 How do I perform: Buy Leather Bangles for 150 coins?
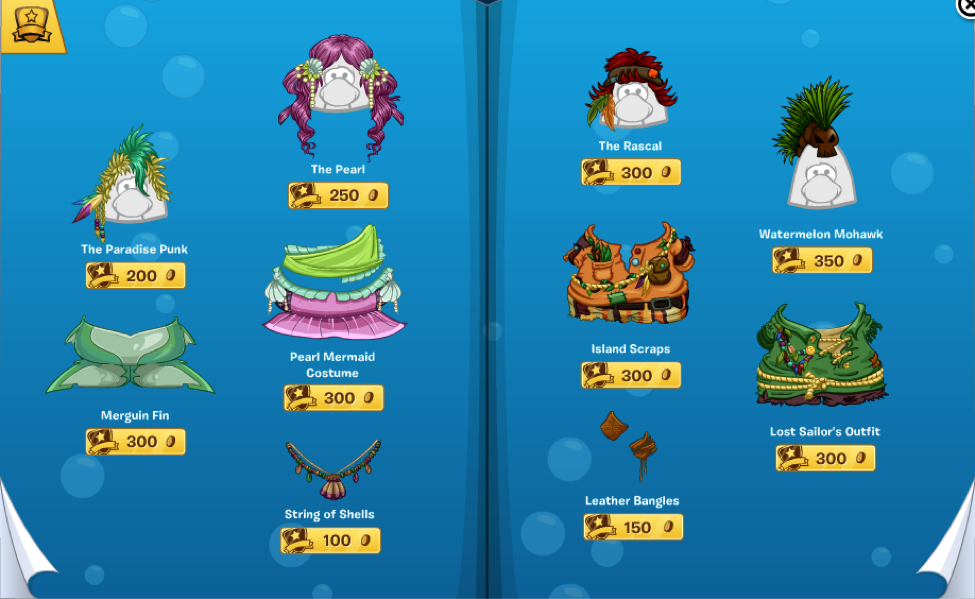coord(633,527)
